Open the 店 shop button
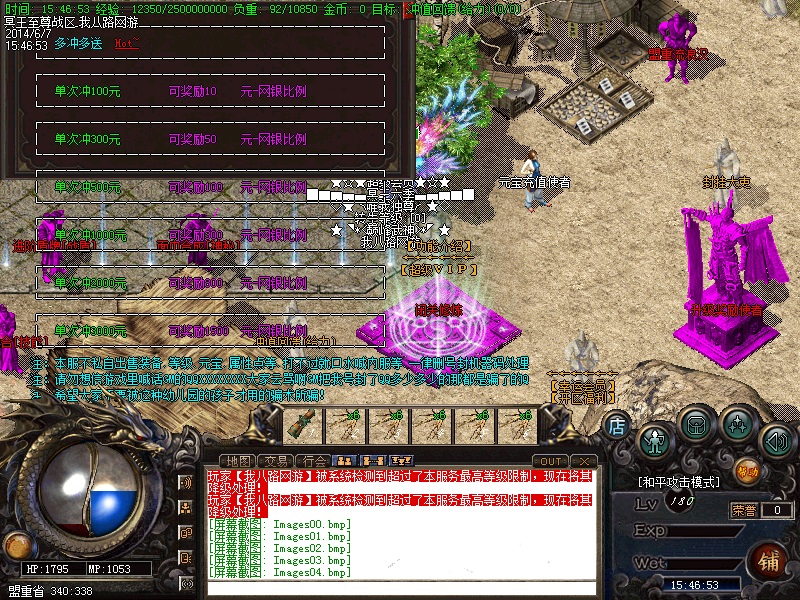The height and width of the screenshot is (600, 800). [x=617, y=425]
